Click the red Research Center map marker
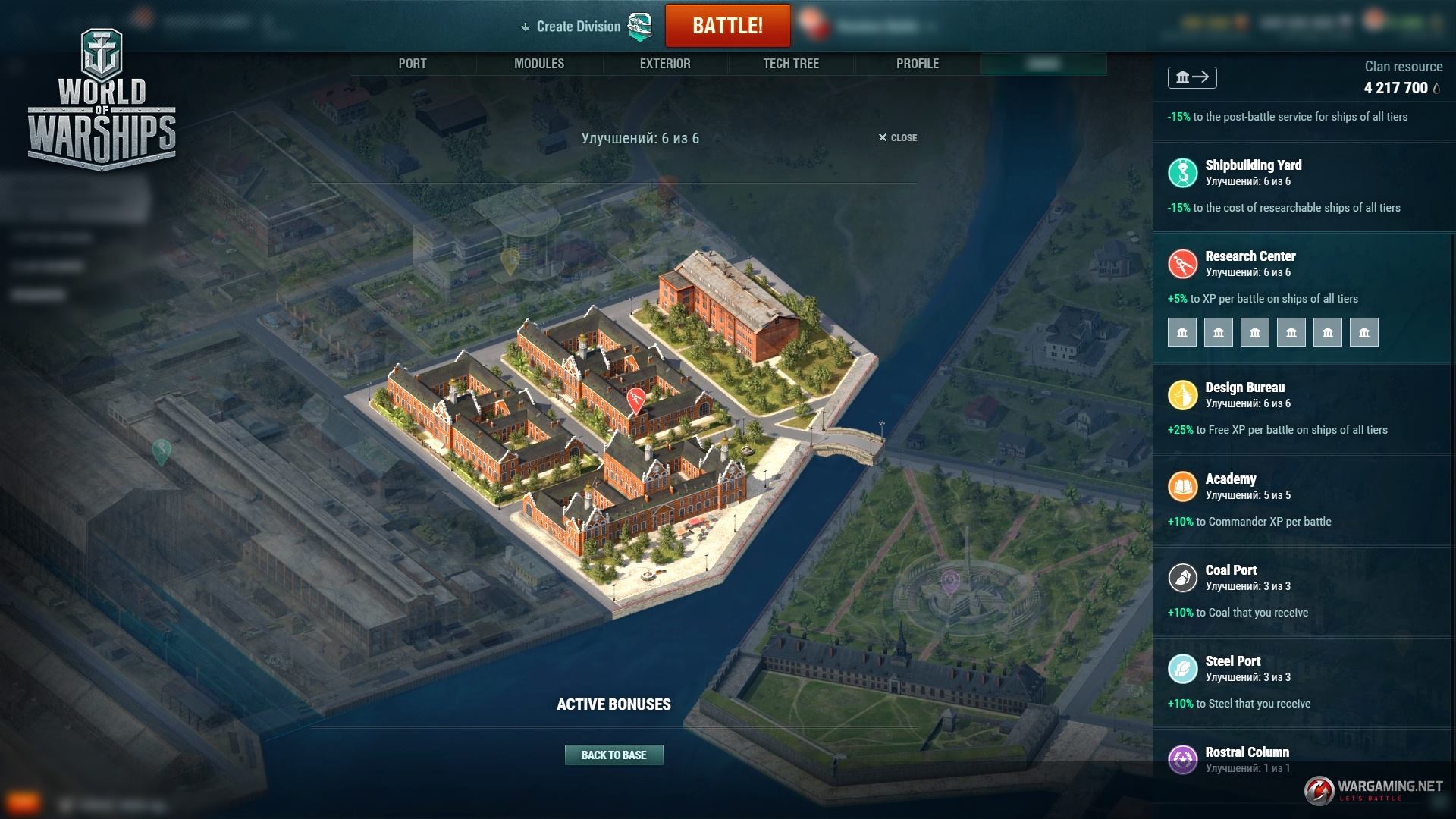 [636, 398]
